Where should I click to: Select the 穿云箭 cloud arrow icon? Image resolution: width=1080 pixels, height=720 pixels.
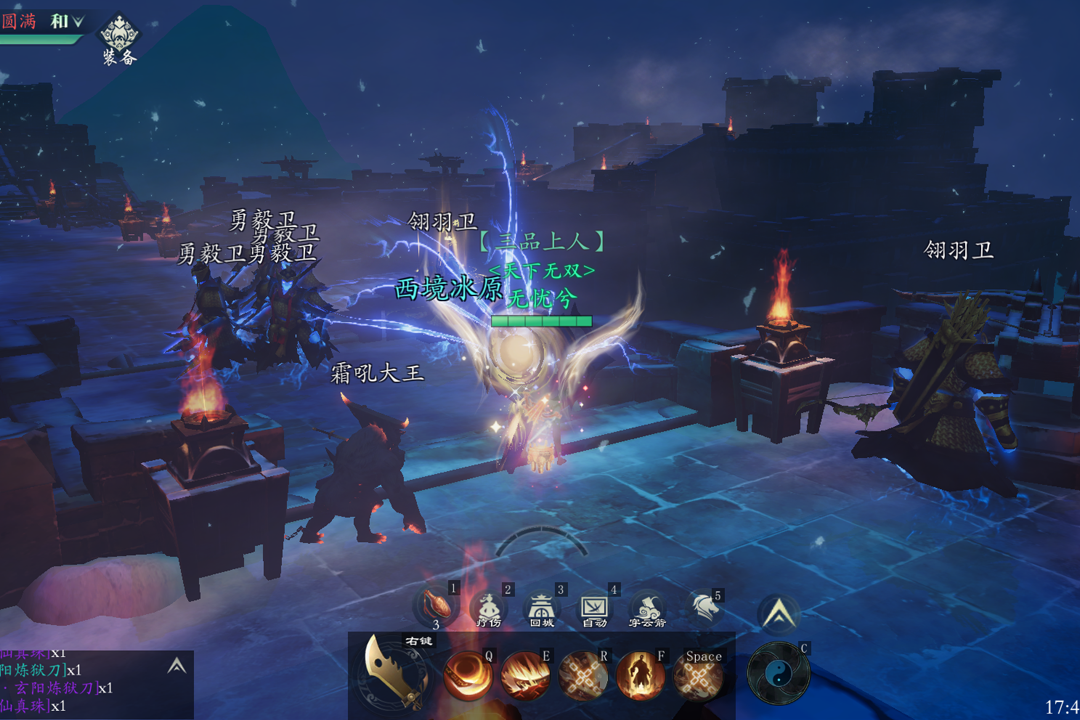[x=647, y=608]
